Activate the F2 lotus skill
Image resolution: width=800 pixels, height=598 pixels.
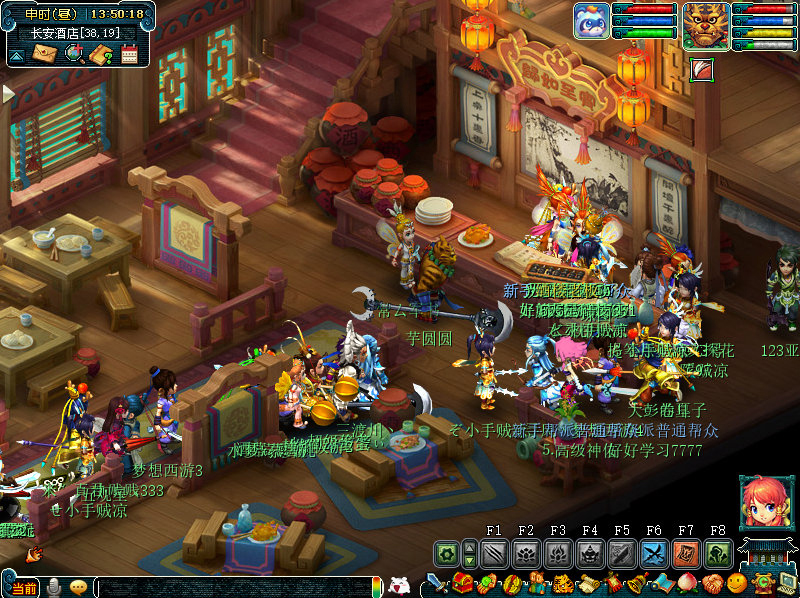pos(525,553)
